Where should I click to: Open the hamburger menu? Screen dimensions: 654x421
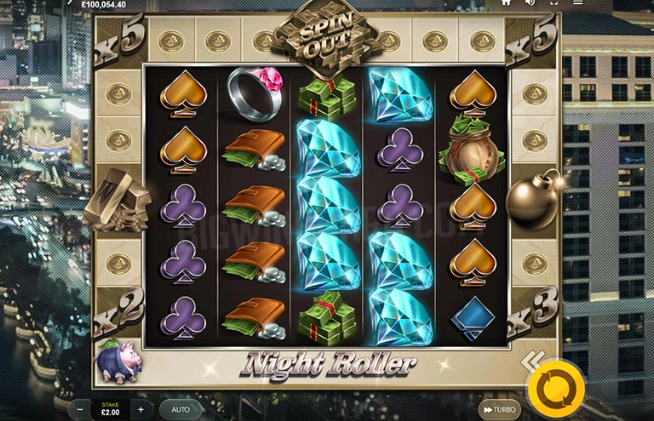[x=580, y=3]
